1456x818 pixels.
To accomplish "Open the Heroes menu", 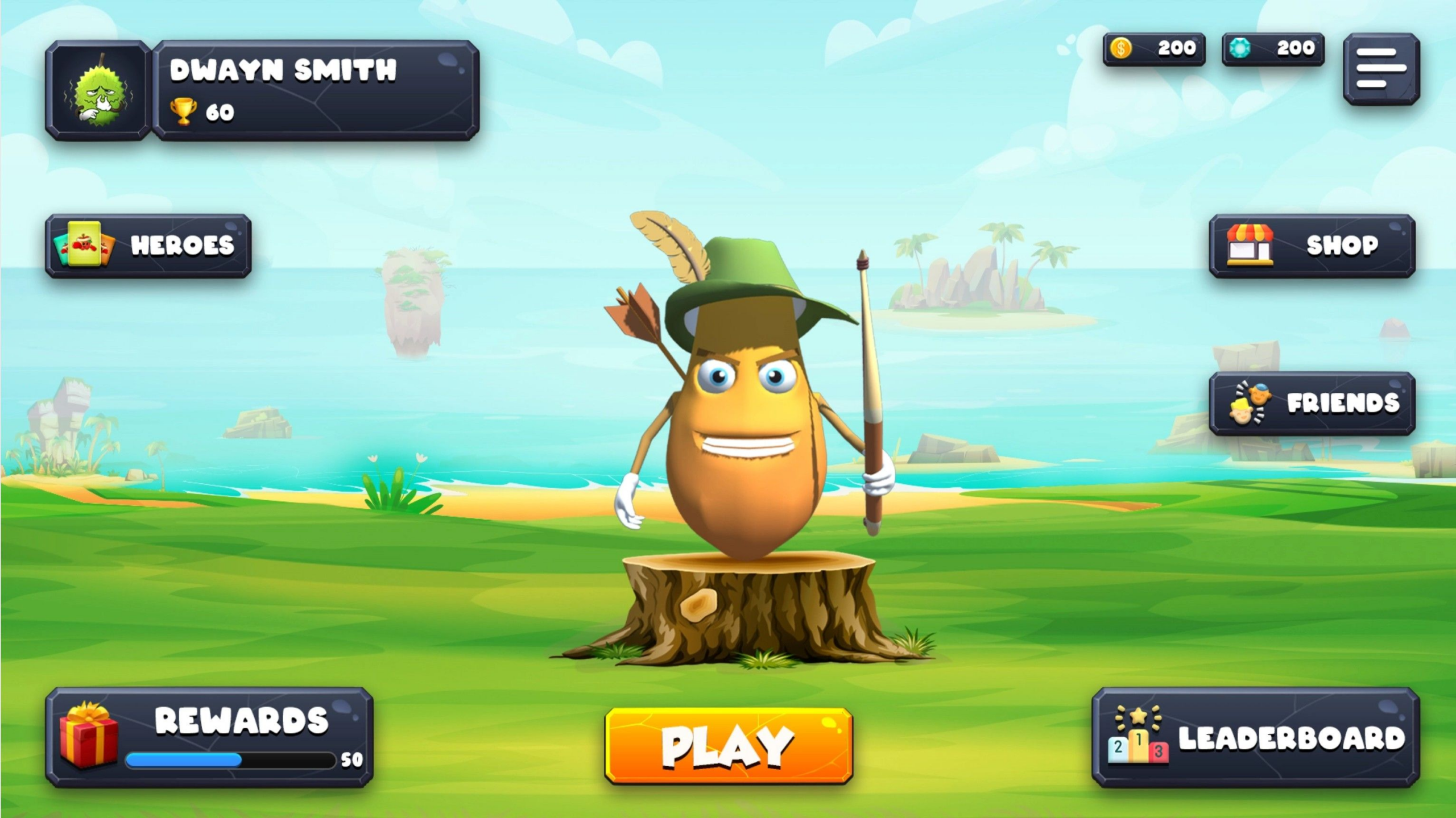I will click(x=148, y=246).
